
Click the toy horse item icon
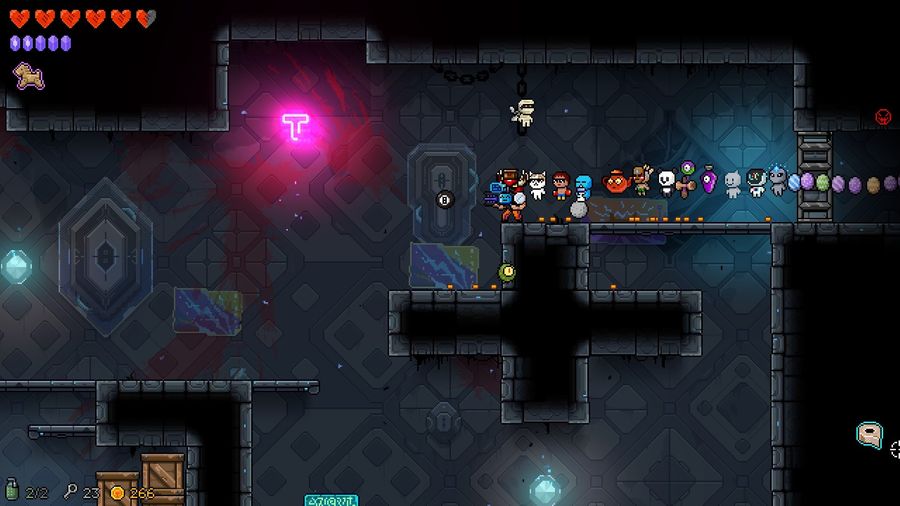click(22, 73)
